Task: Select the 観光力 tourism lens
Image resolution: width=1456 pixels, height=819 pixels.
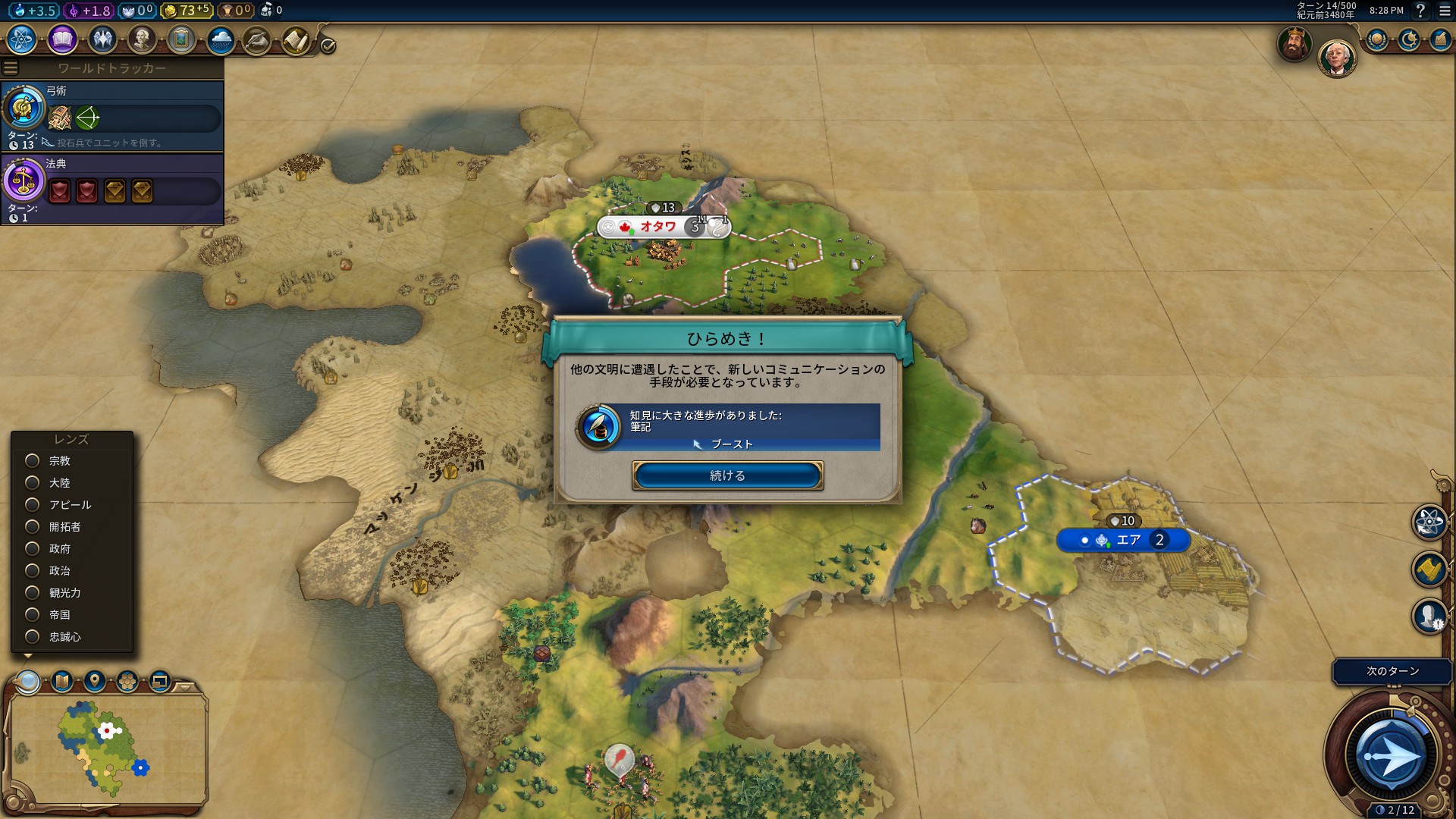Action: click(33, 593)
